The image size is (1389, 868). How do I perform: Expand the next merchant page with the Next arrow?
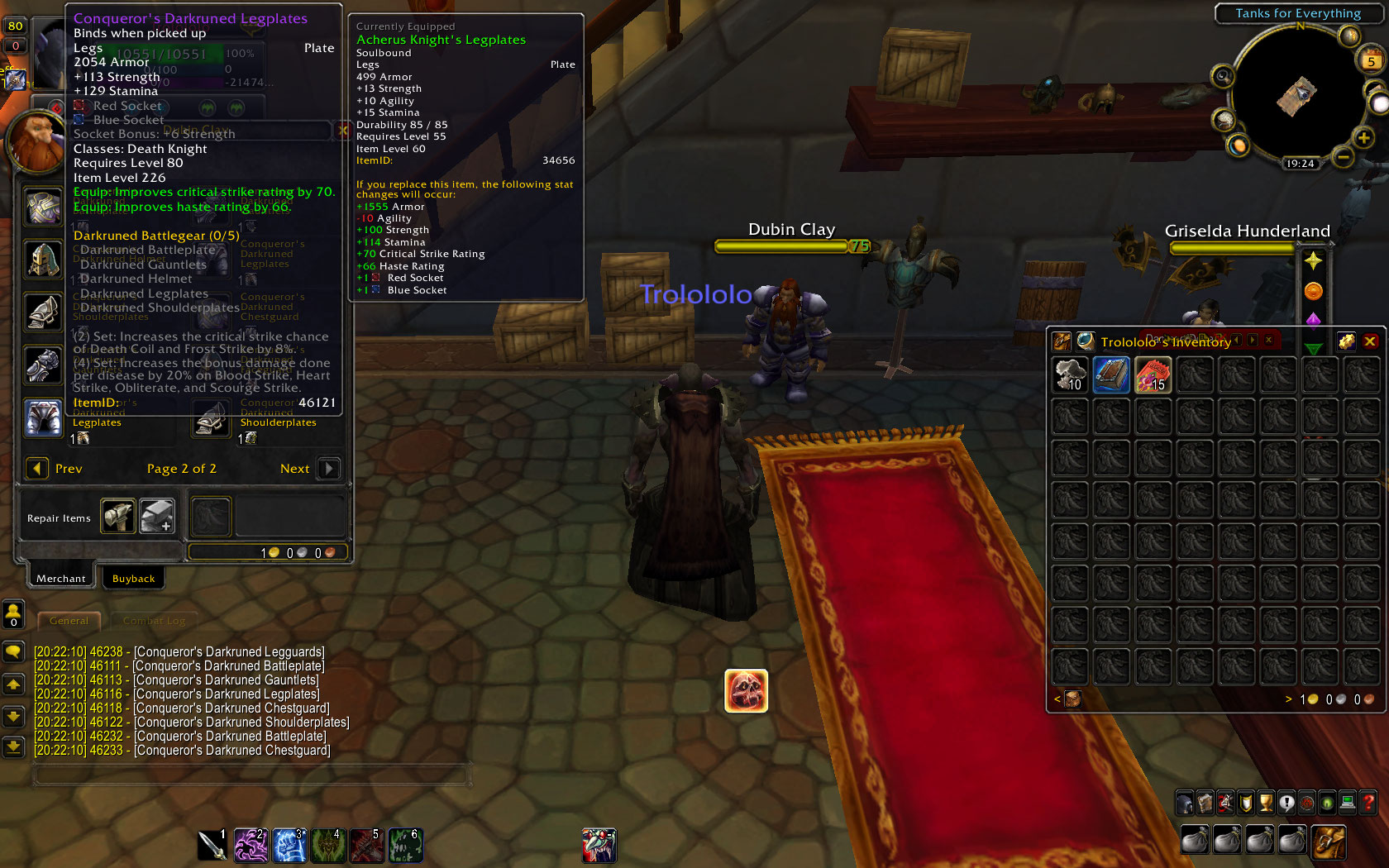[x=327, y=469]
